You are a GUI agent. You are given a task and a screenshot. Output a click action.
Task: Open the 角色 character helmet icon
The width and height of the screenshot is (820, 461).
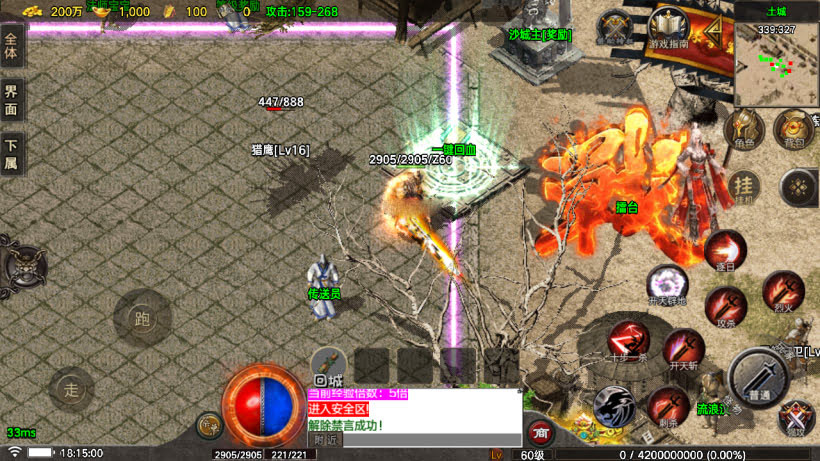(x=744, y=129)
